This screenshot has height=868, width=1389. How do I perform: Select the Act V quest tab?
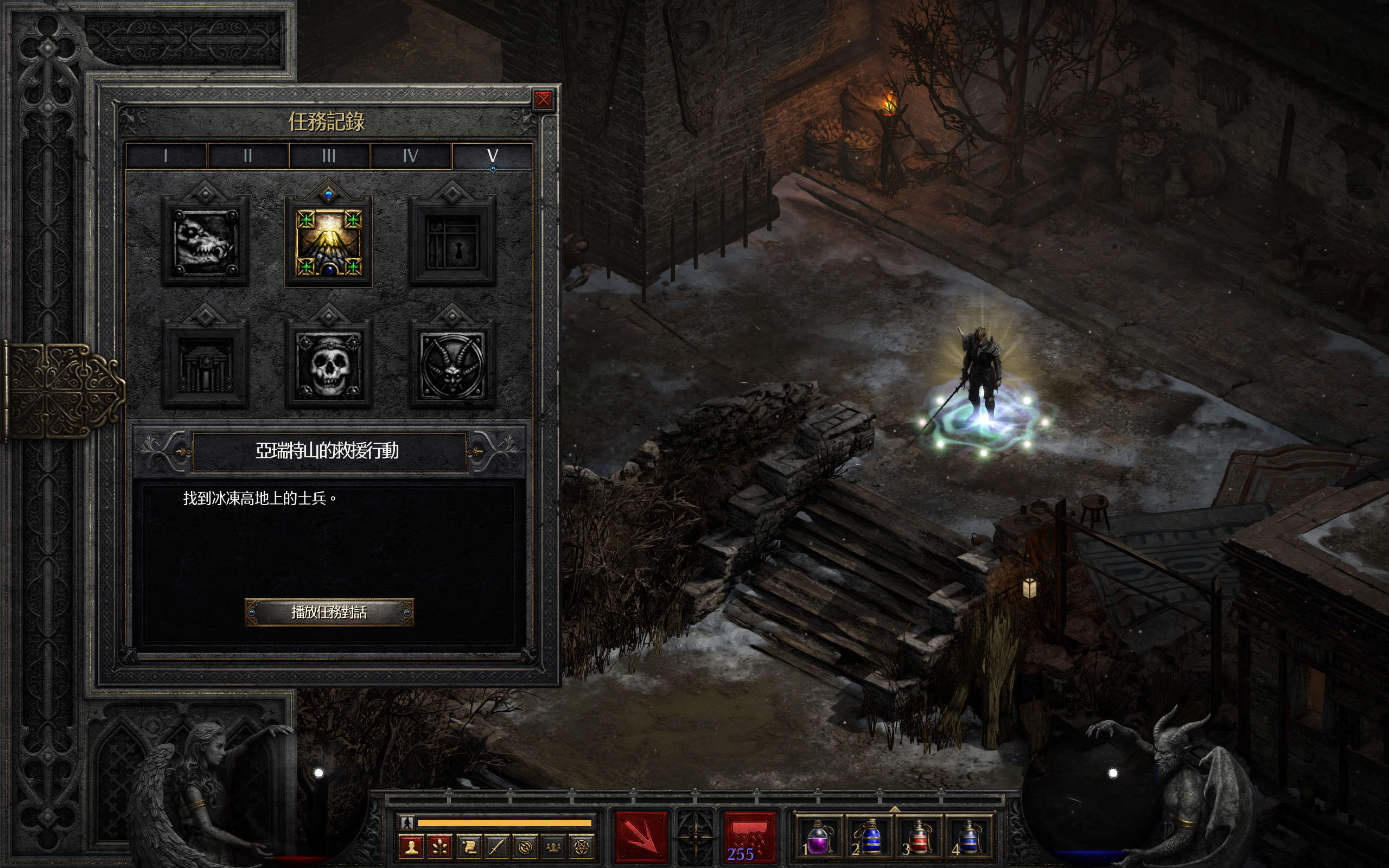[x=493, y=156]
